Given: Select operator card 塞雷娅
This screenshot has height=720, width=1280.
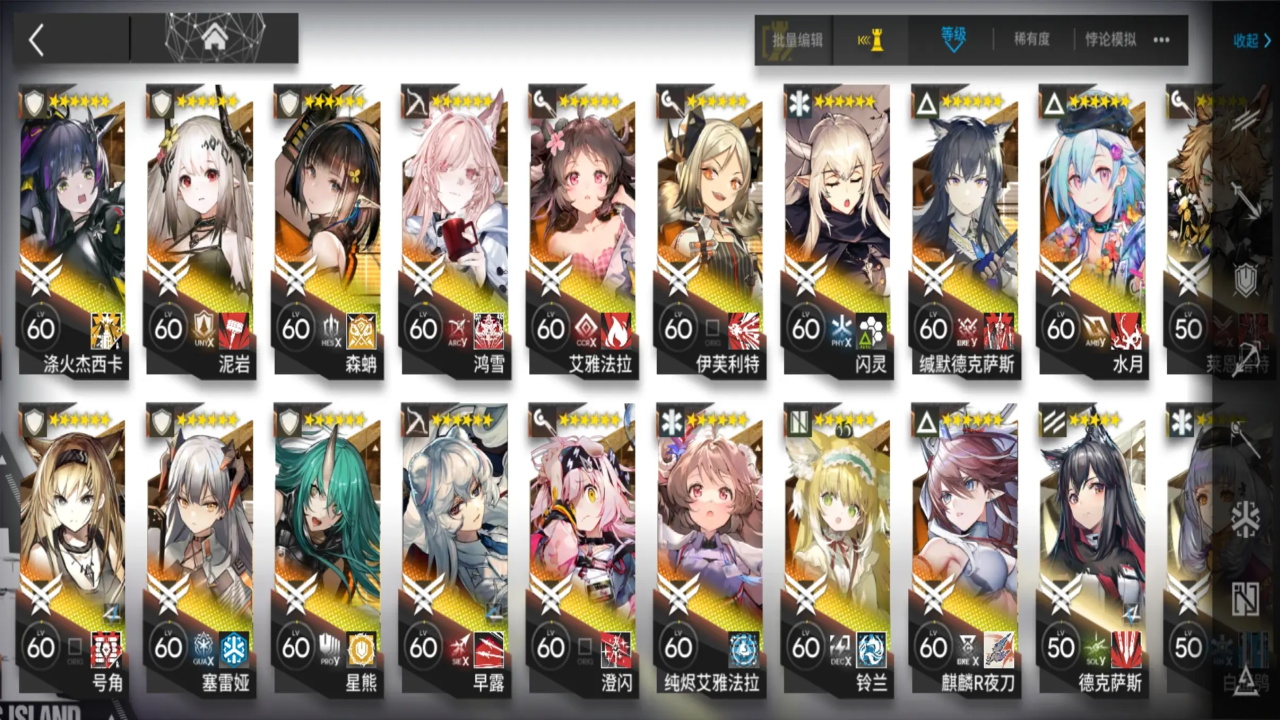Looking at the screenshot, I should [x=201, y=550].
